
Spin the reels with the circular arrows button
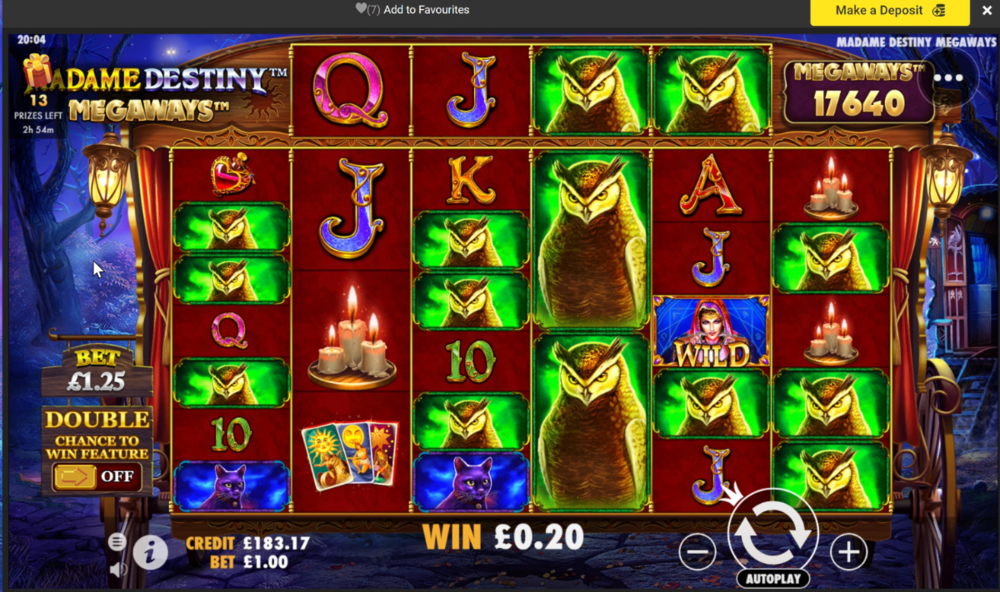(x=772, y=534)
